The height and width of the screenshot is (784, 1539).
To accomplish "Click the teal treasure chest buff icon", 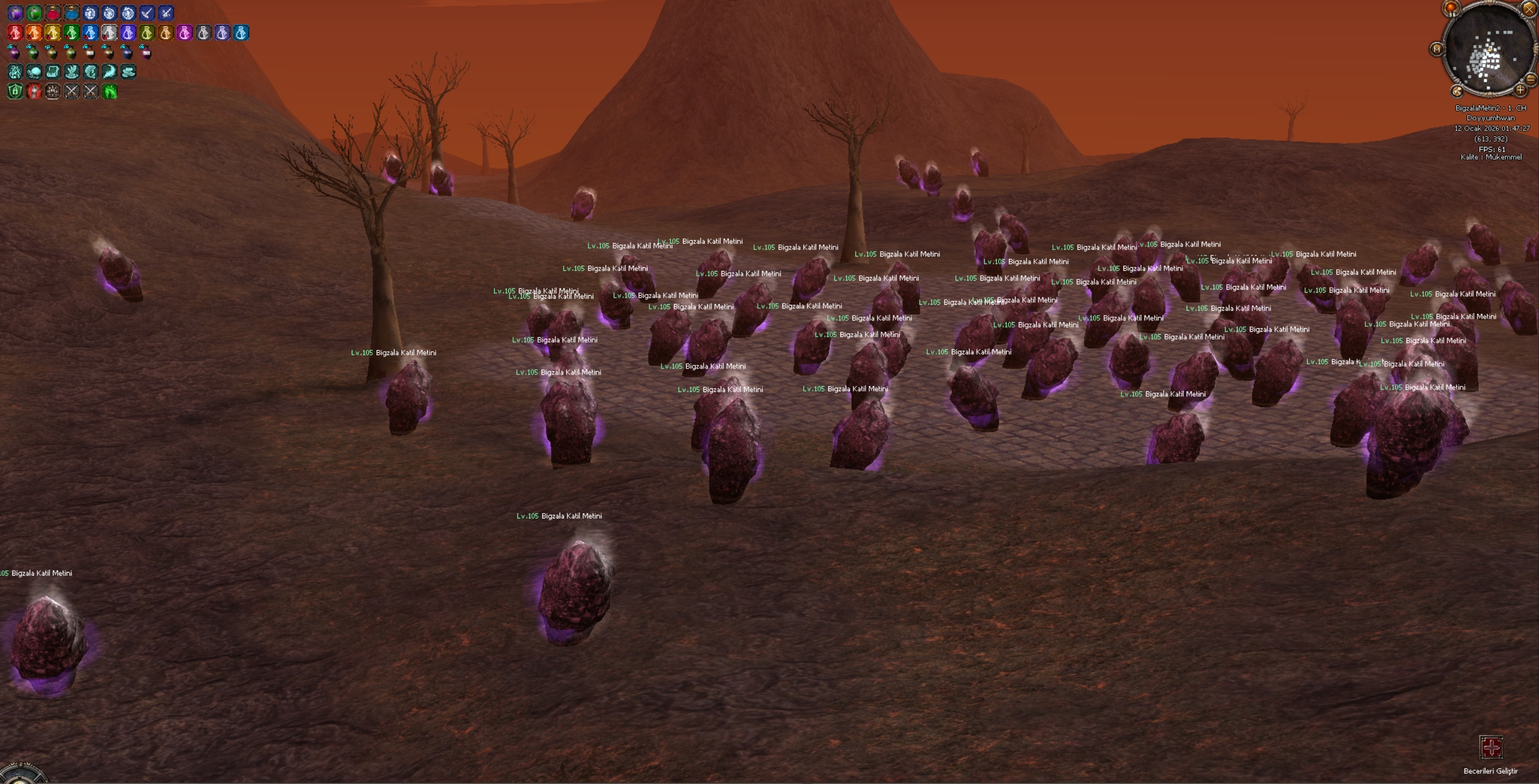I will pyautogui.click(x=52, y=72).
